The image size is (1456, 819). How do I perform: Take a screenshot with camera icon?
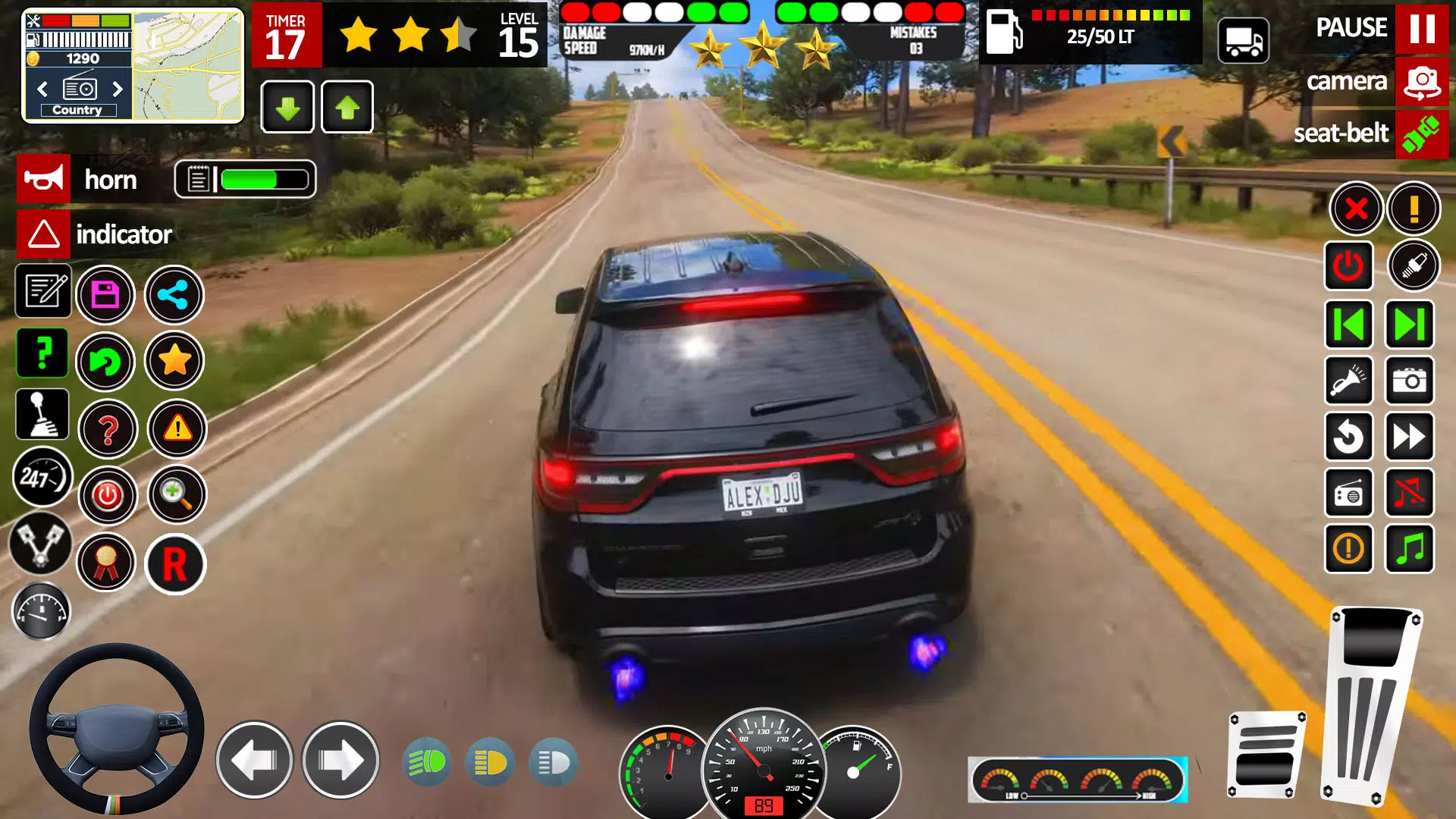(x=1410, y=380)
